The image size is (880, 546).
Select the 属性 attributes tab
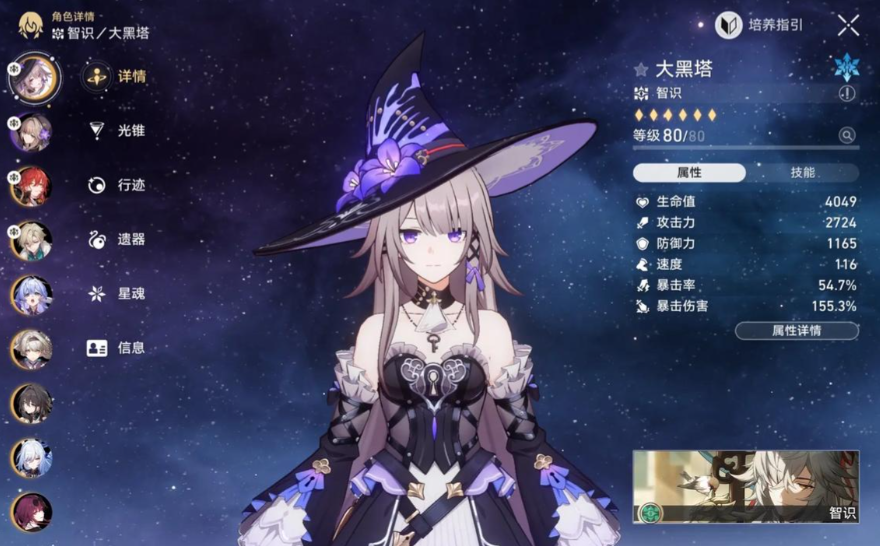click(x=689, y=173)
